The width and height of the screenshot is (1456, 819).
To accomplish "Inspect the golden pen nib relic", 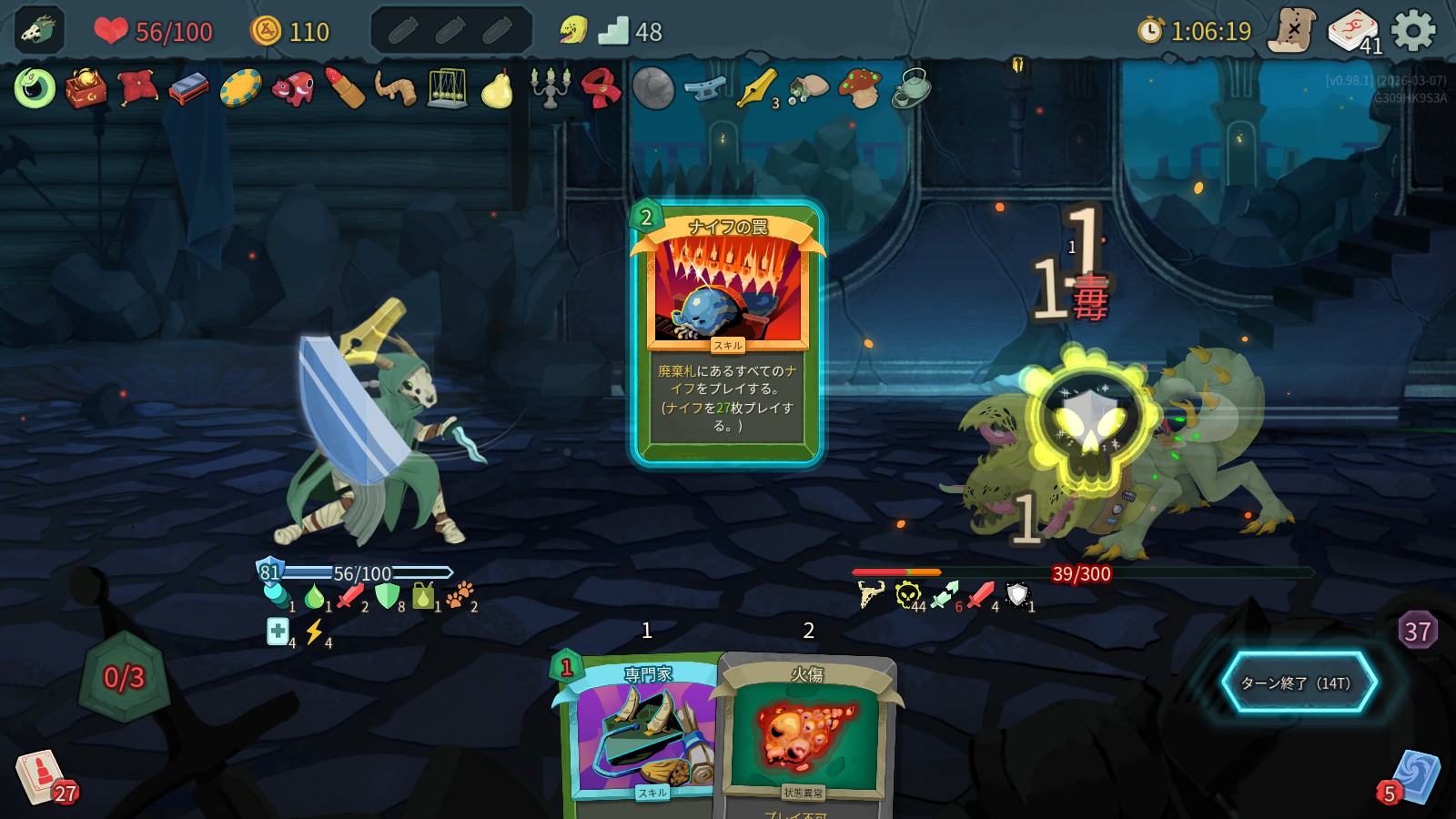I will coord(757,88).
